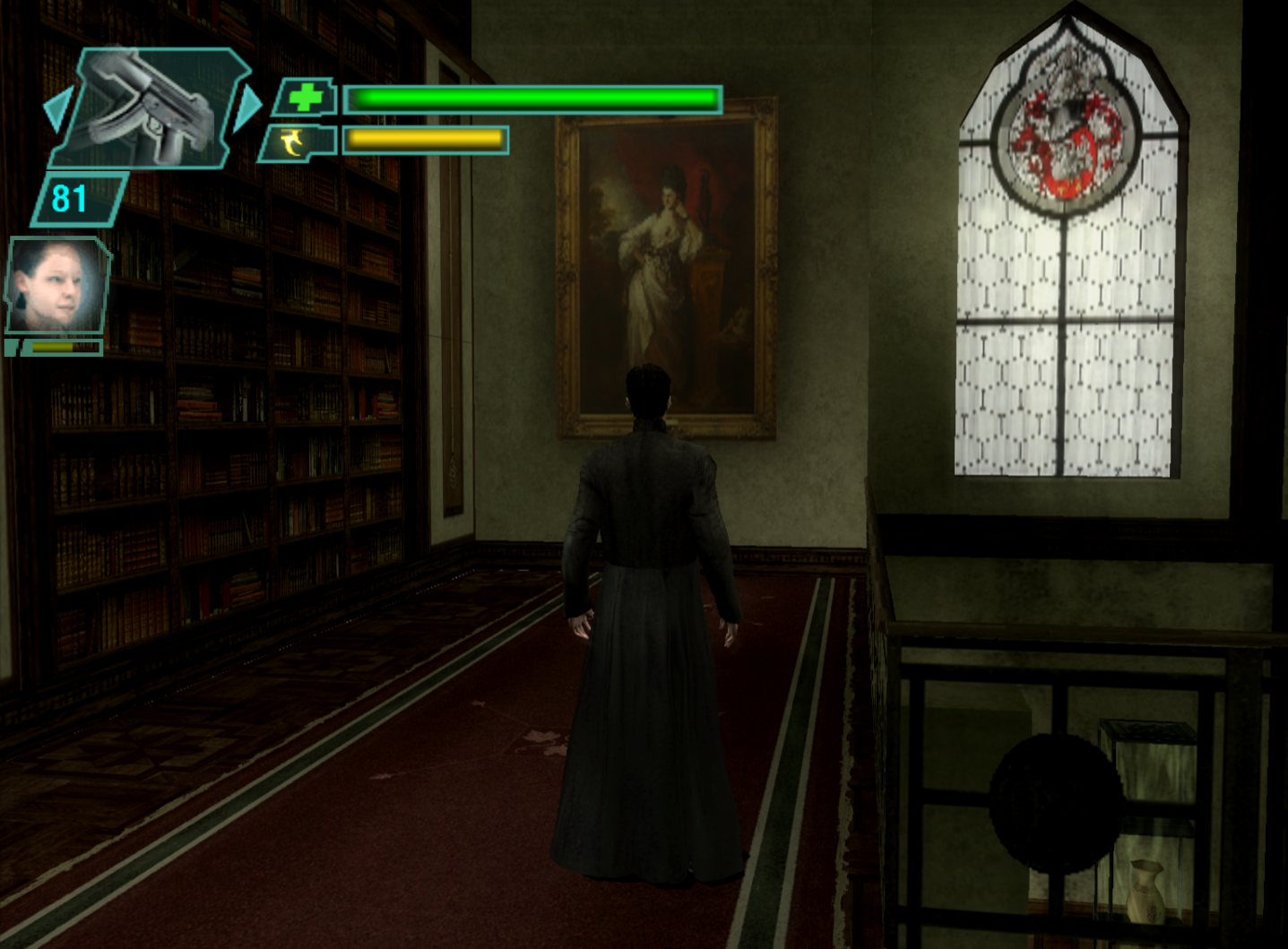Select the character face portrait
Screen dimensions: 1288x949
(56, 287)
